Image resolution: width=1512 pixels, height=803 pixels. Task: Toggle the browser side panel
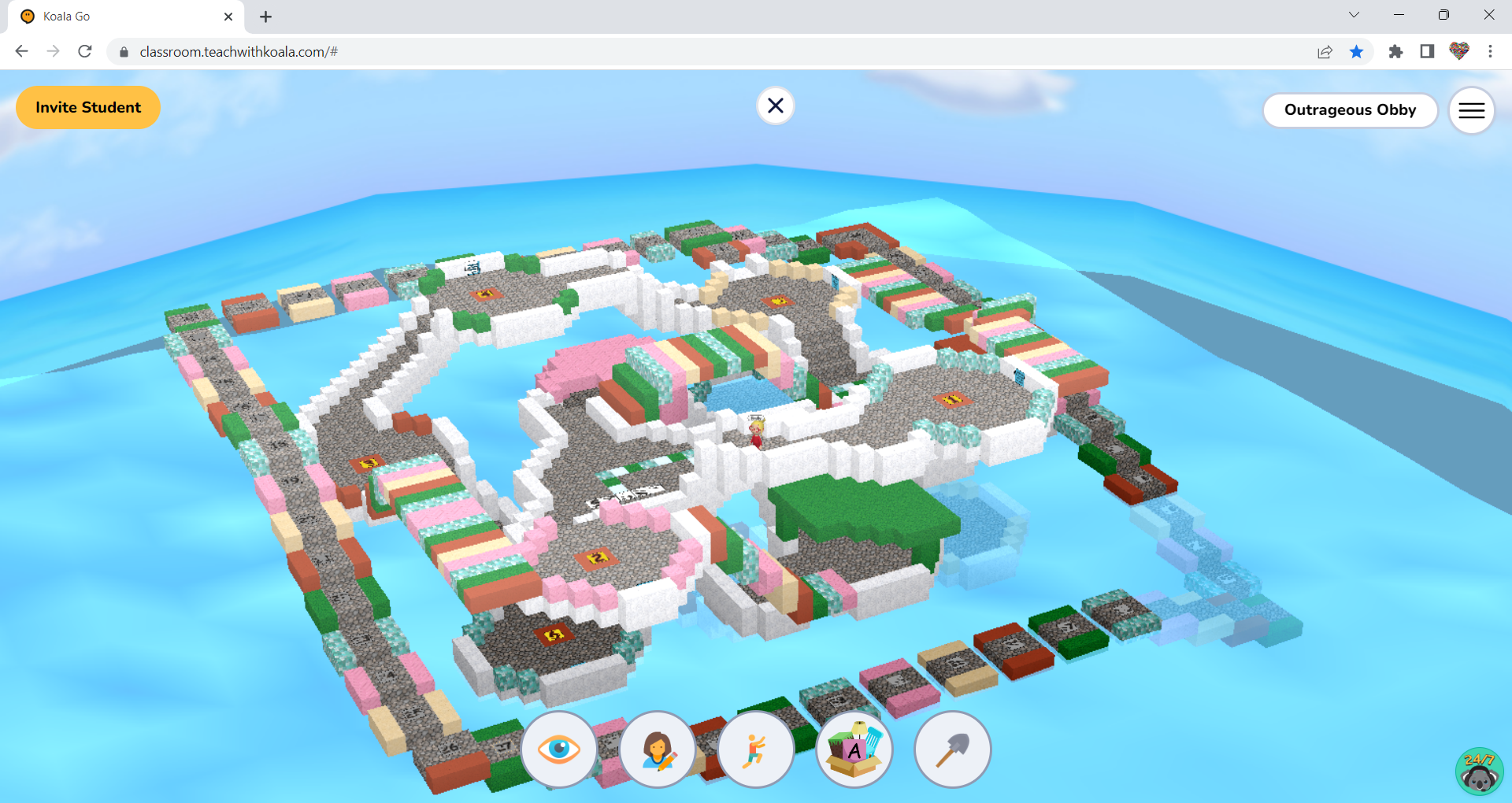tap(1425, 51)
